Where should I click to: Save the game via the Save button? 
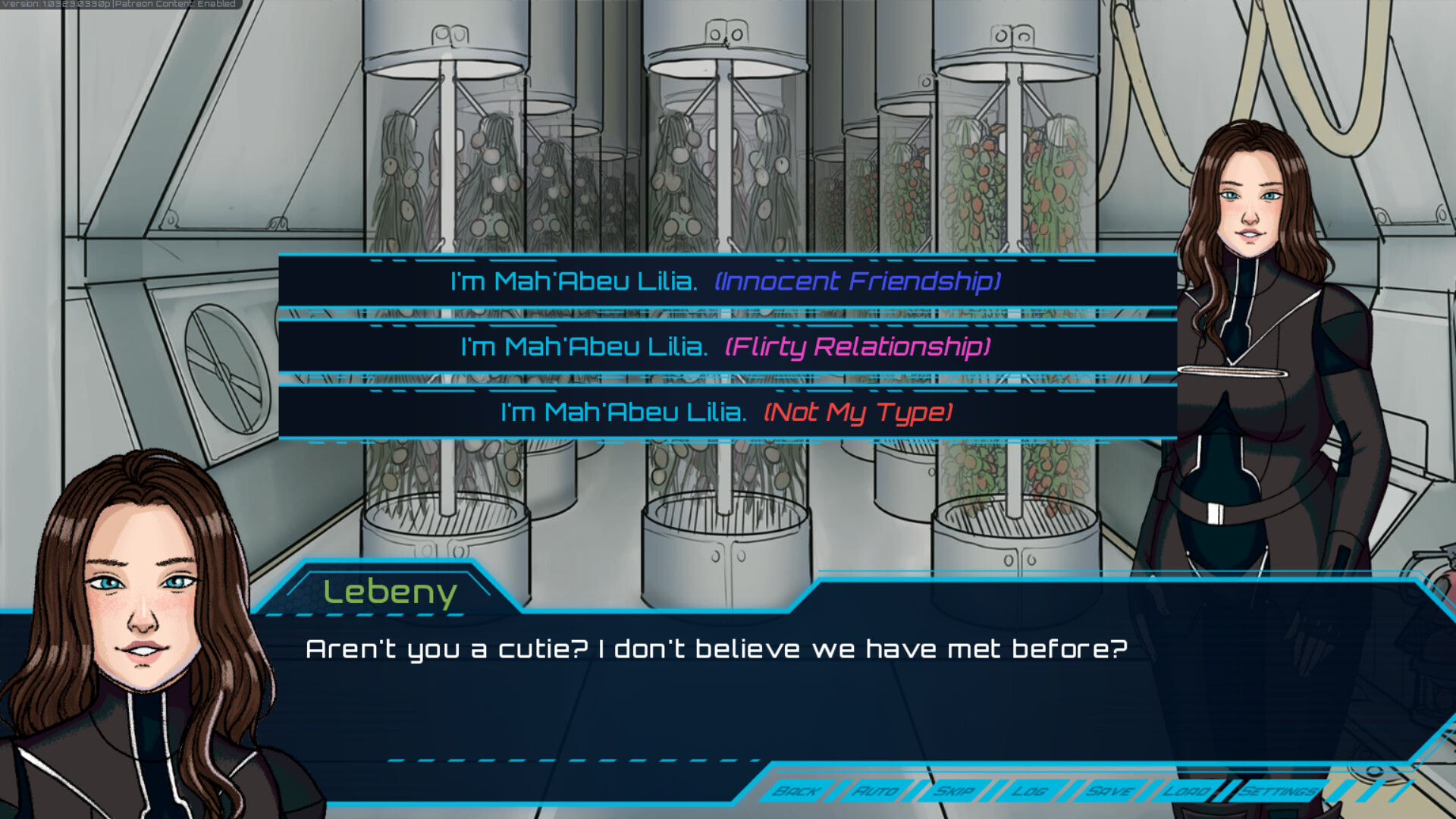(x=1109, y=792)
